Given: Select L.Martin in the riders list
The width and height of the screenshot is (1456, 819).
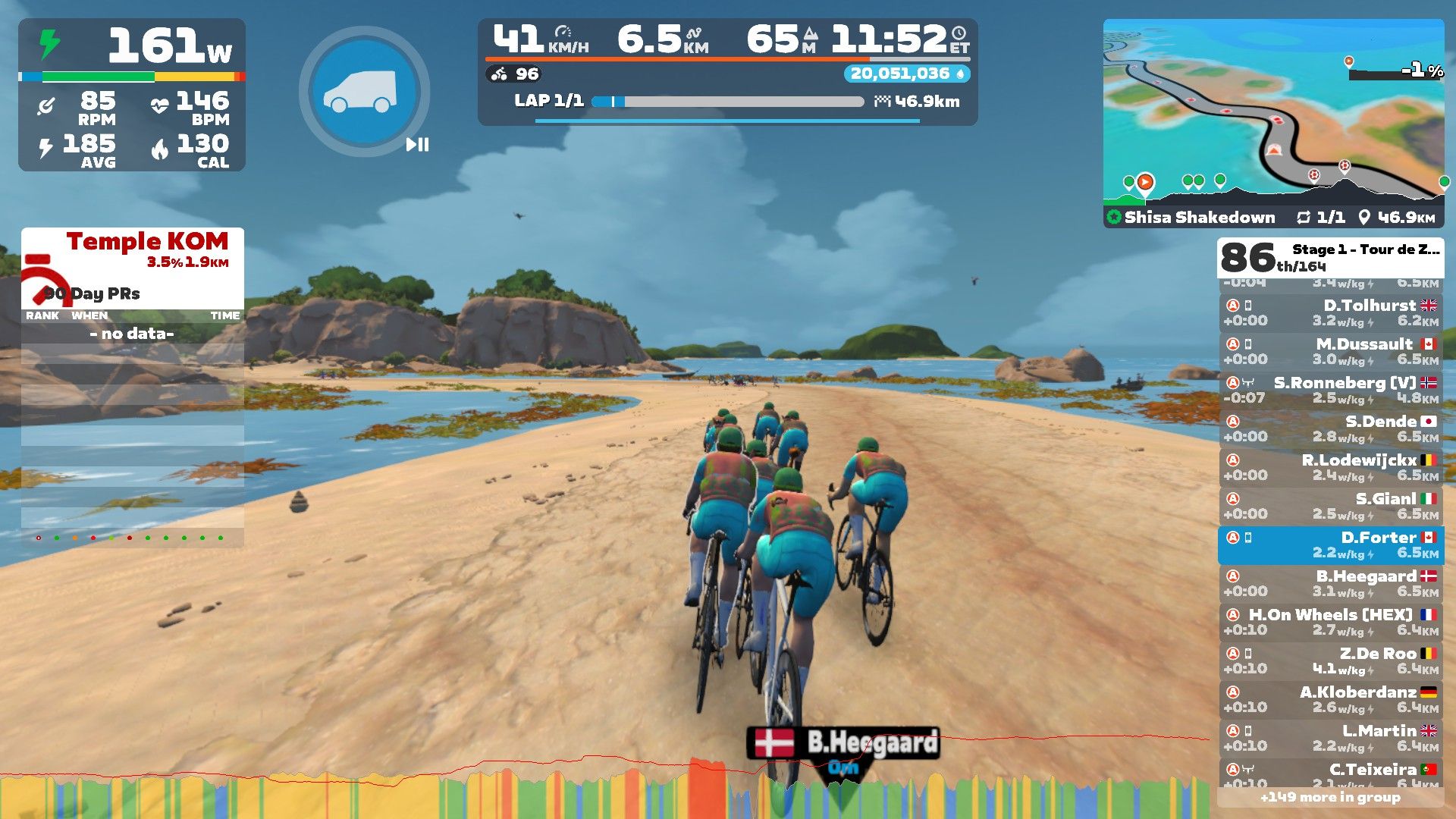Looking at the screenshot, I should pos(1330,738).
